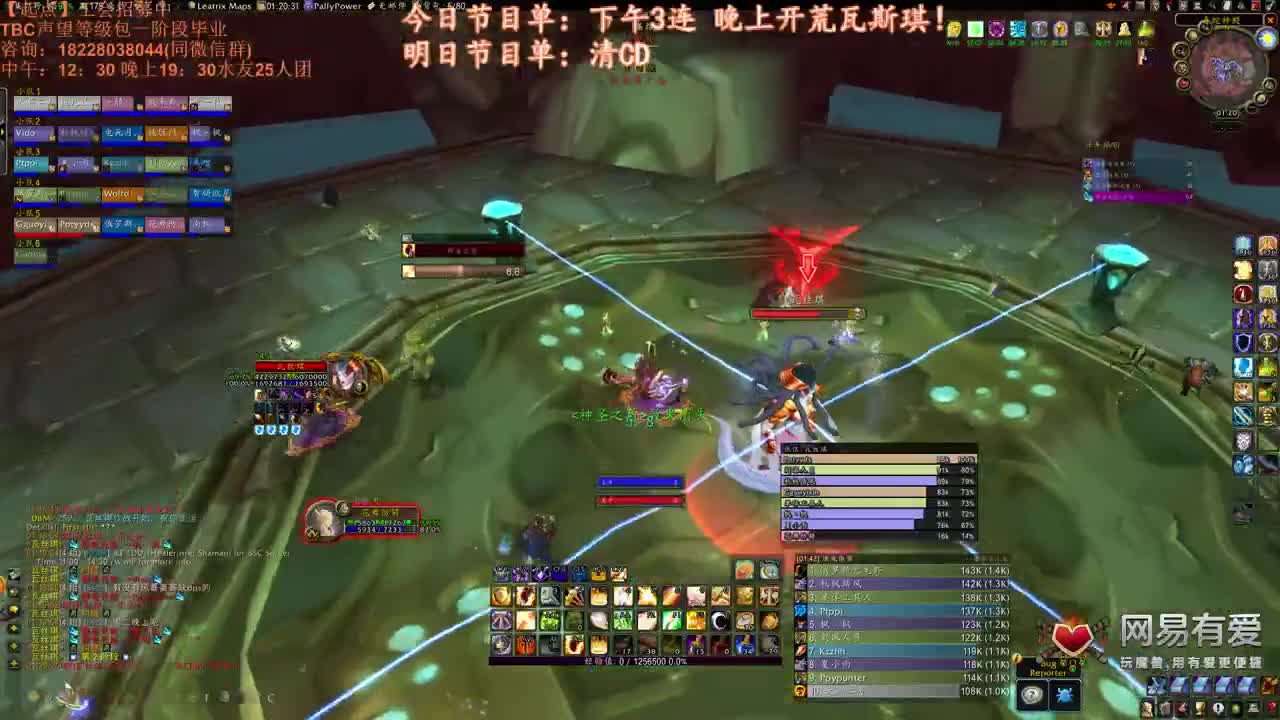Click the Leatrix Maps label at the top

(224, 7)
